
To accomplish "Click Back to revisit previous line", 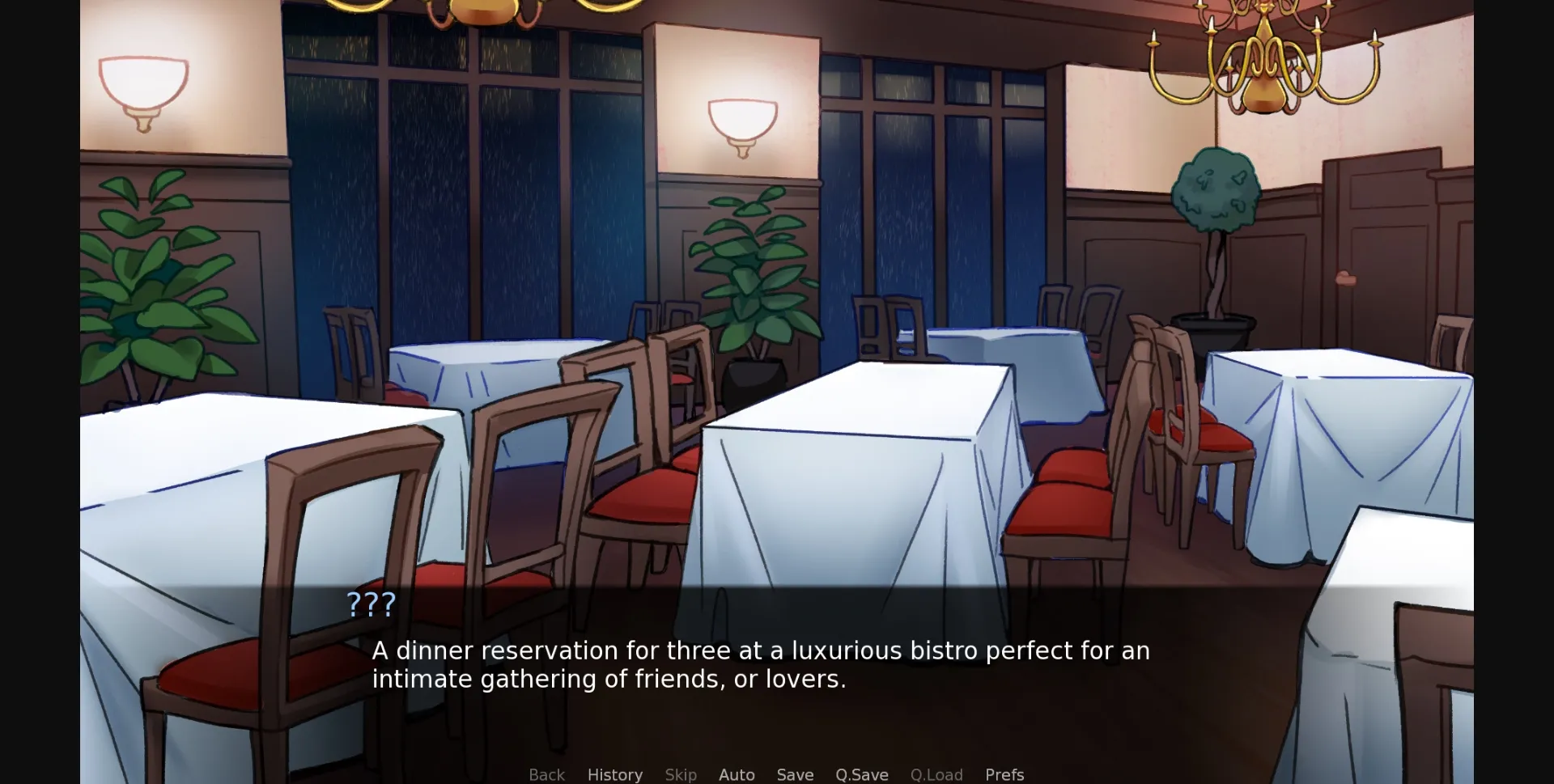I will [x=547, y=774].
